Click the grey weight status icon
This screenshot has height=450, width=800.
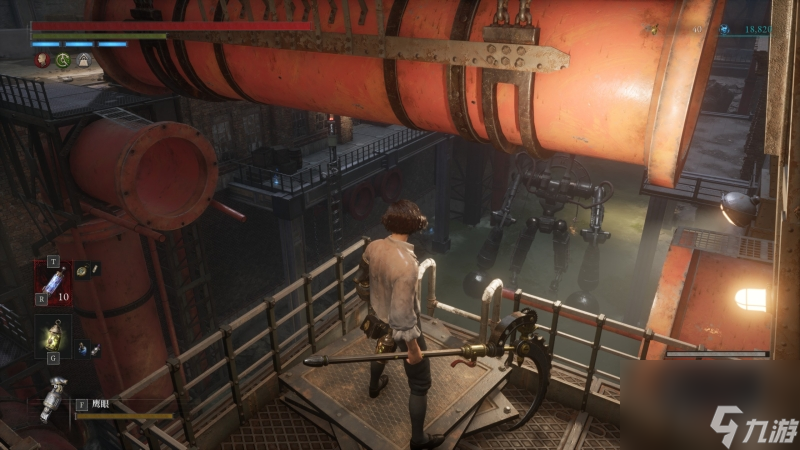84,60
